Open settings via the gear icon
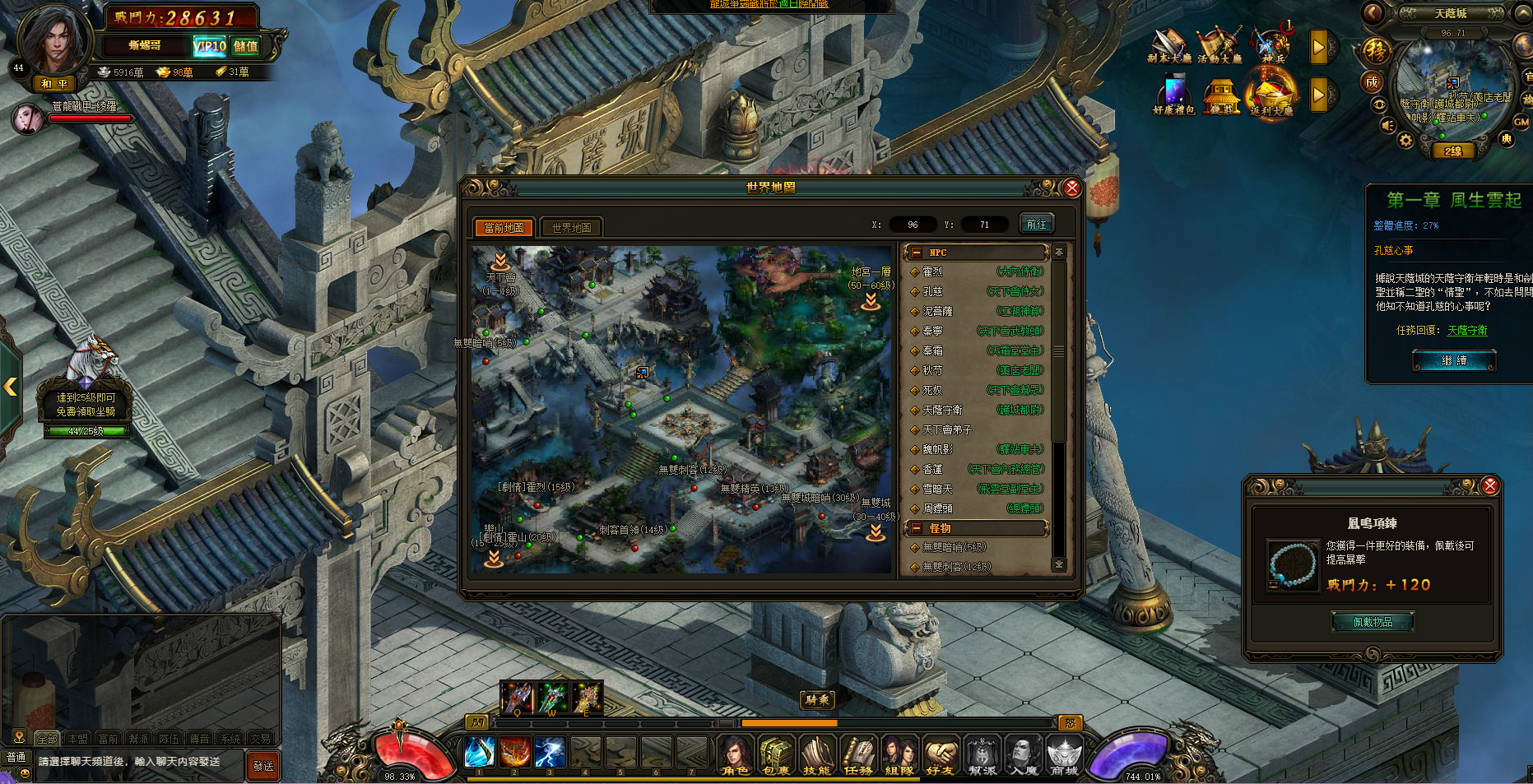1533x784 pixels. click(1405, 141)
